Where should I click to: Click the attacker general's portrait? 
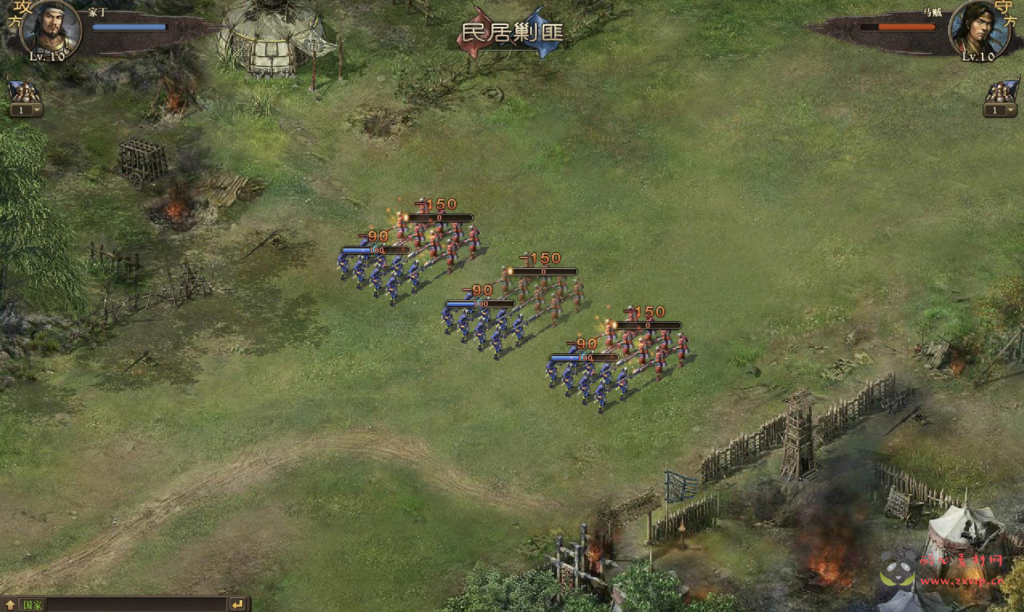pyautogui.click(x=50, y=28)
